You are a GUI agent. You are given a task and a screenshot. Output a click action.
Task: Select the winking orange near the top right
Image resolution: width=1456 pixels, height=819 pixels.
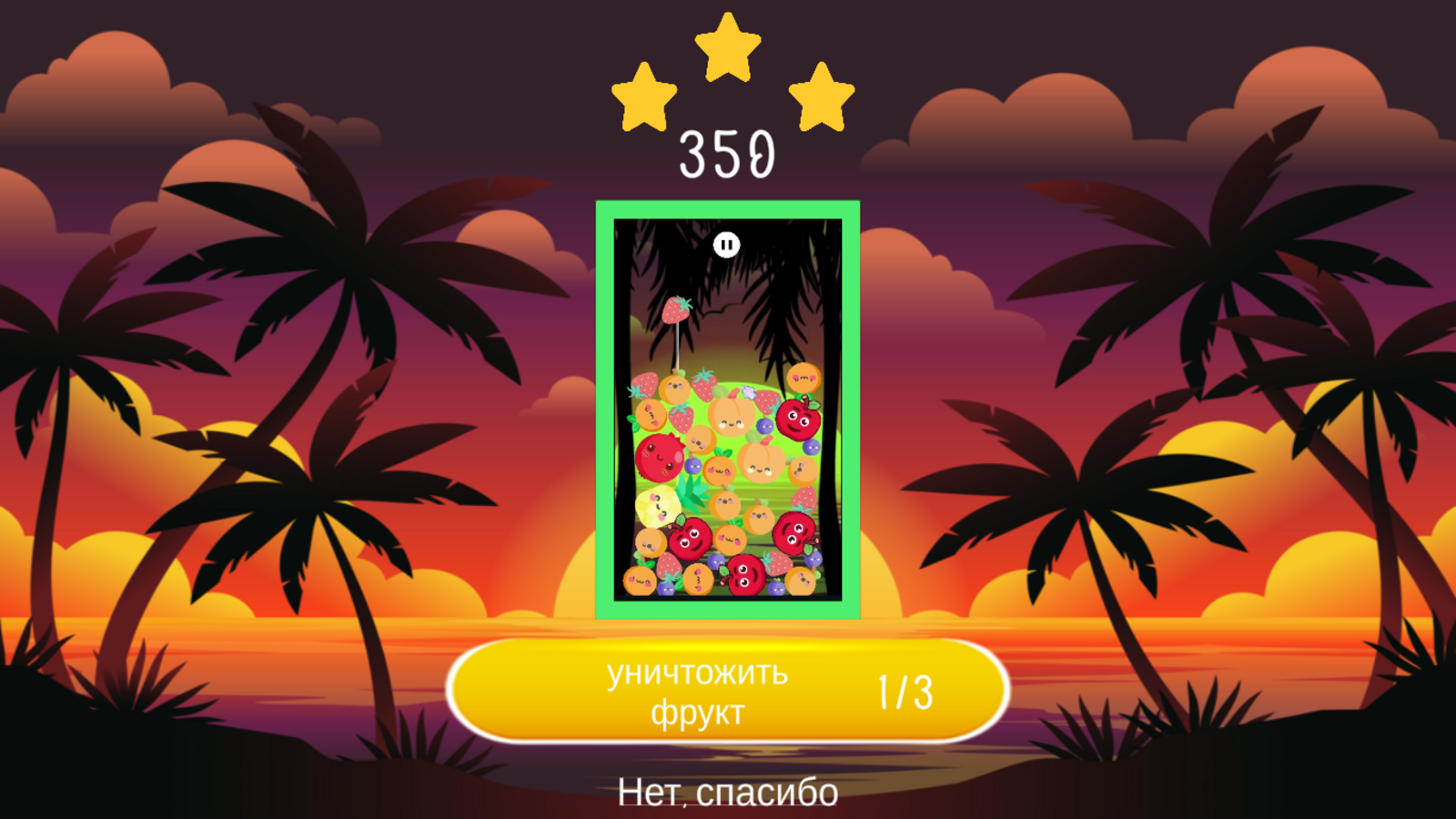[803, 379]
